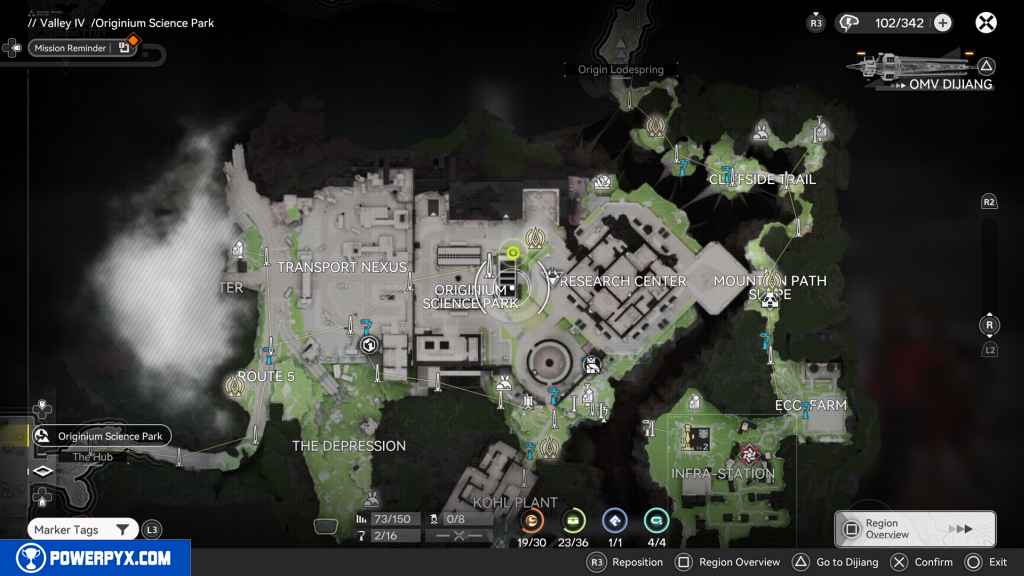Image resolution: width=1024 pixels, height=576 pixels.
Task: Select the Originium Science Park area tab
Action: coord(100,436)
